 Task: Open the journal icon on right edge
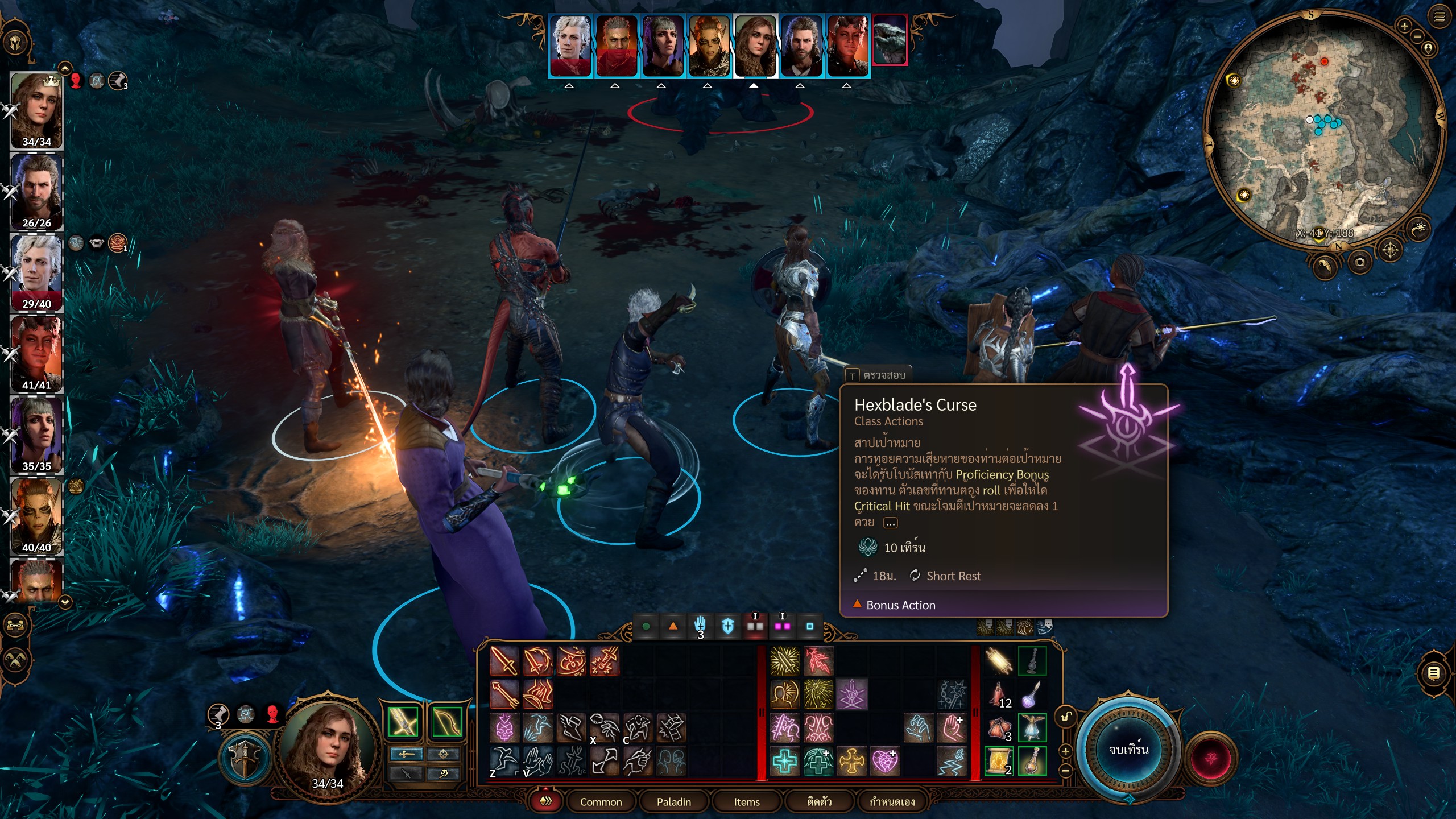click(1434, 673)
